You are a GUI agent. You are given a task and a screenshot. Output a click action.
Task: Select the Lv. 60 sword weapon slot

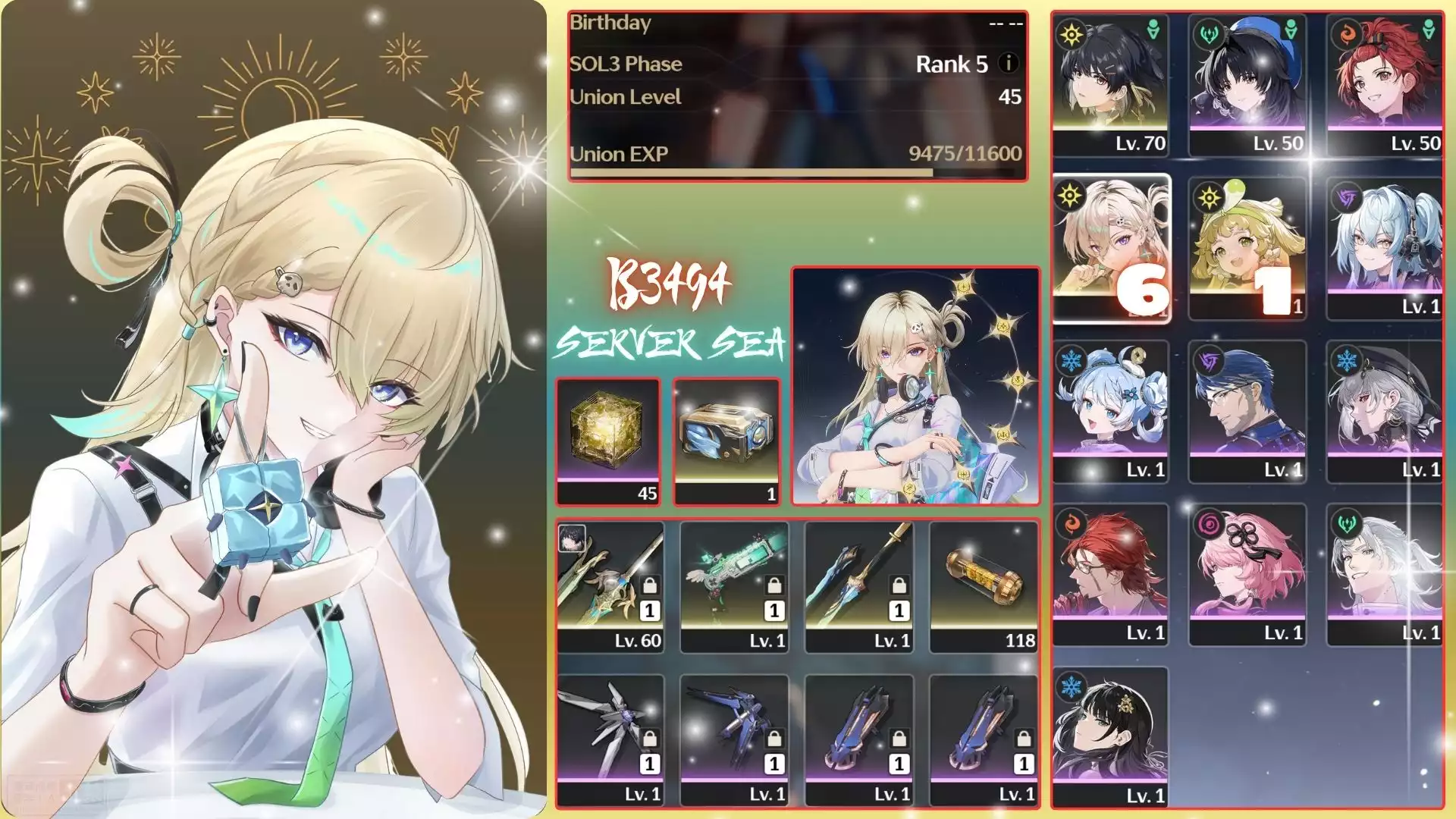(610, 586)
